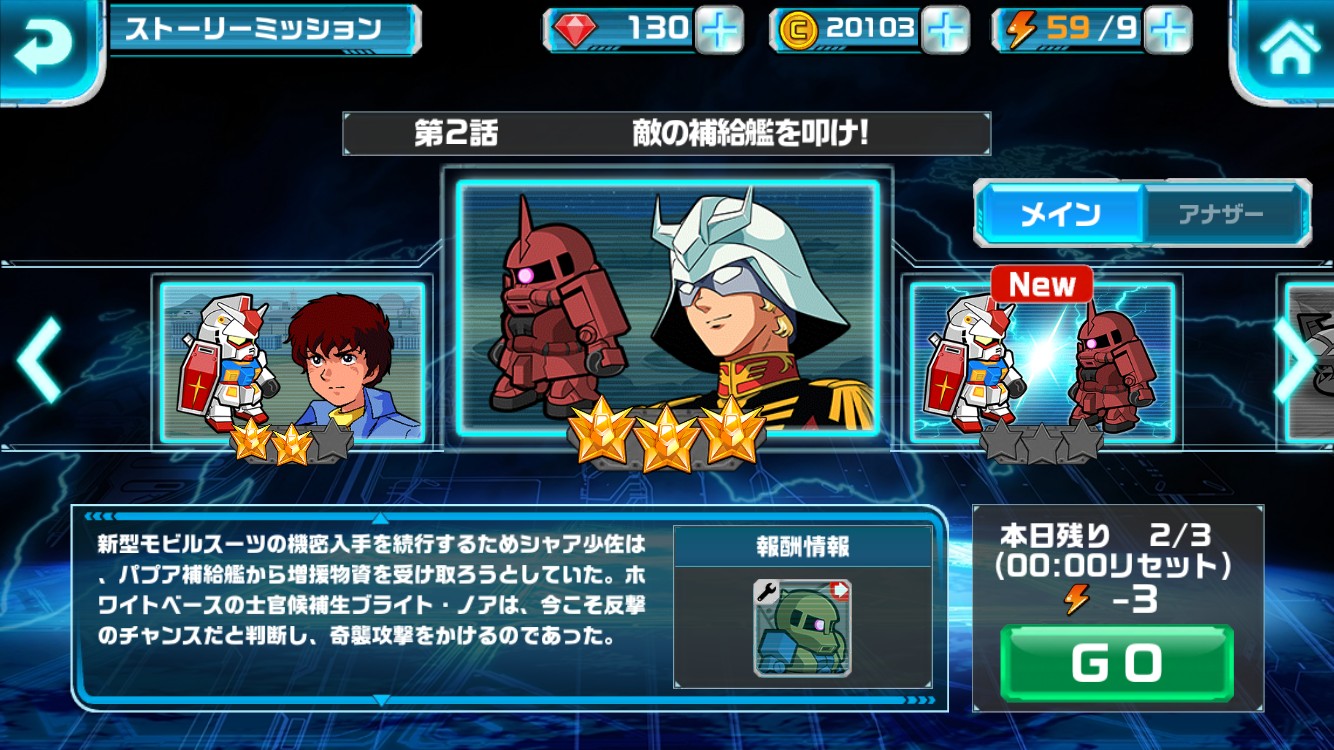Add more red gems
This screenshot has width=1334, height=750.
click(717, 30)
